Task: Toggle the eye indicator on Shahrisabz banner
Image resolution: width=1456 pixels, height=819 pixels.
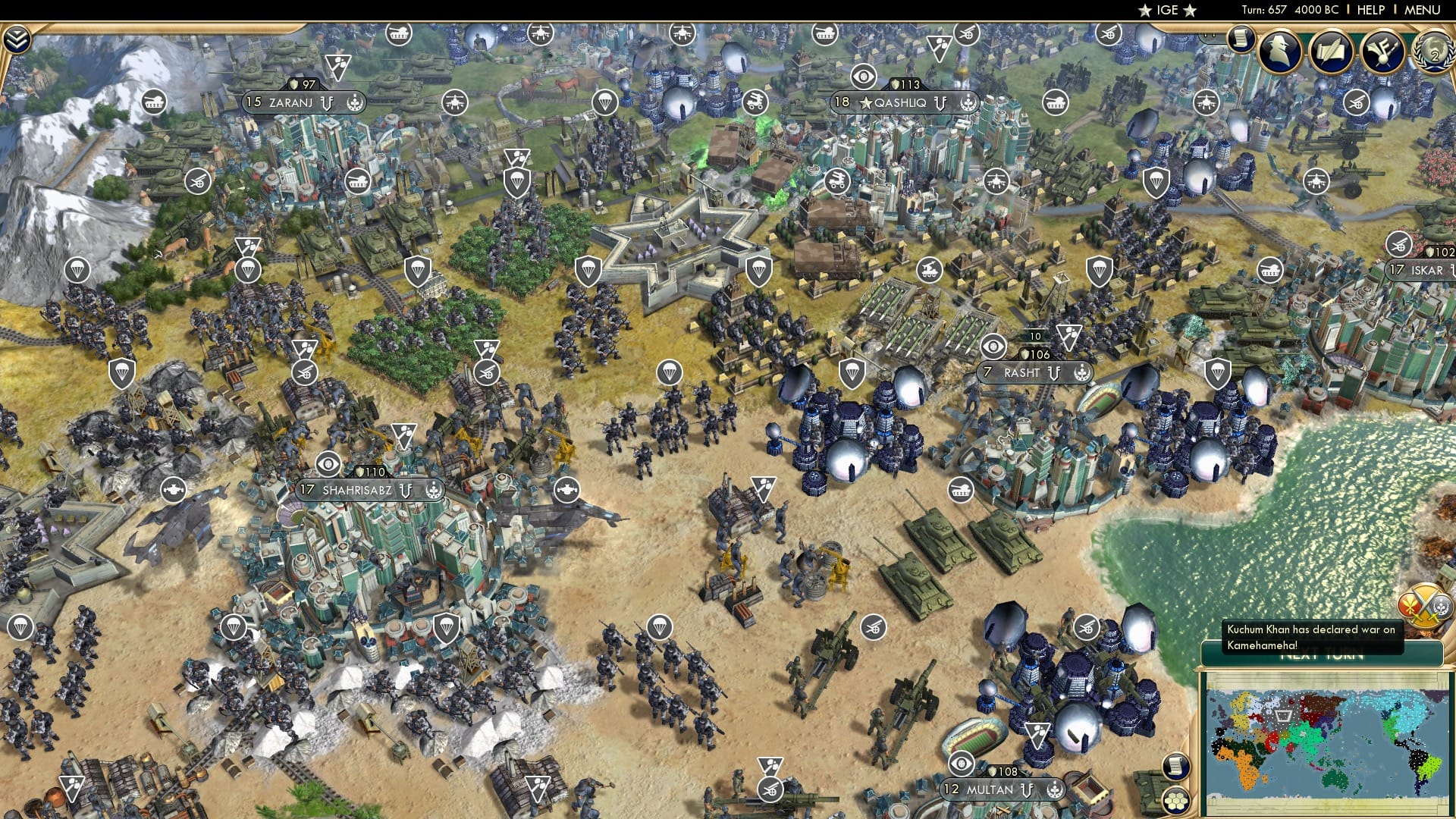Action: [328, 464]
